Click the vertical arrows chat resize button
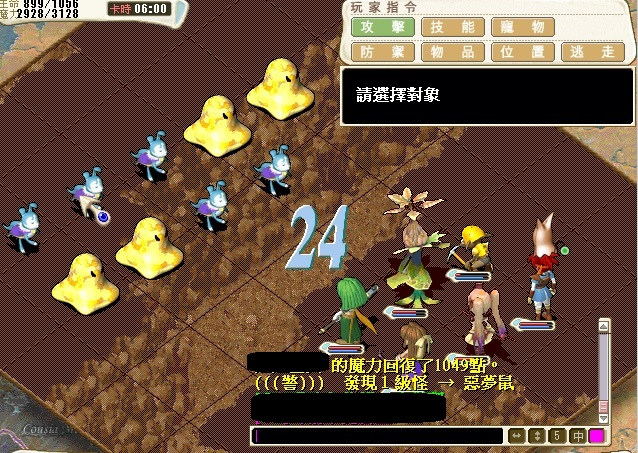The height and width of the screenshot is (453, 638). coord(537,436)
